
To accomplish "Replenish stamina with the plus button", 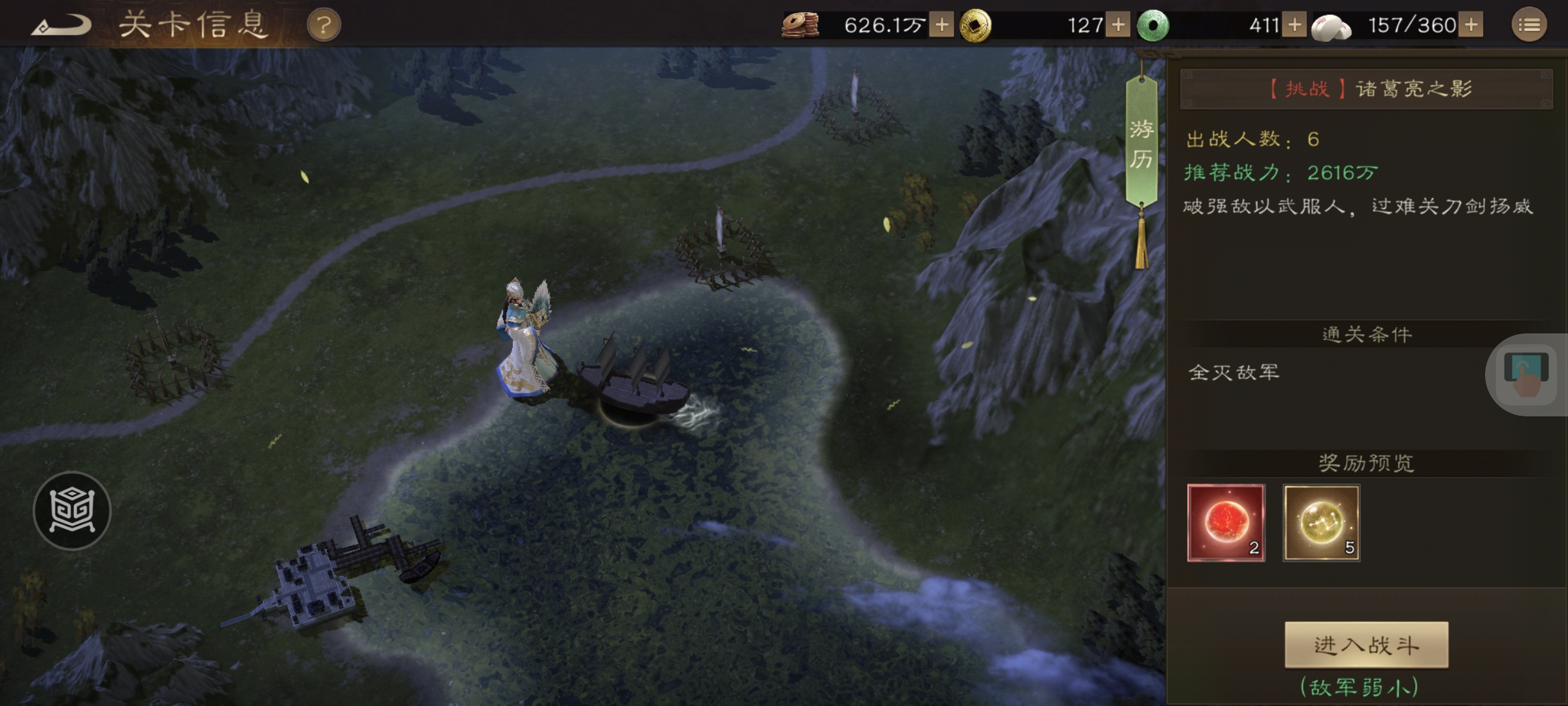I will tap(1471, 25).
